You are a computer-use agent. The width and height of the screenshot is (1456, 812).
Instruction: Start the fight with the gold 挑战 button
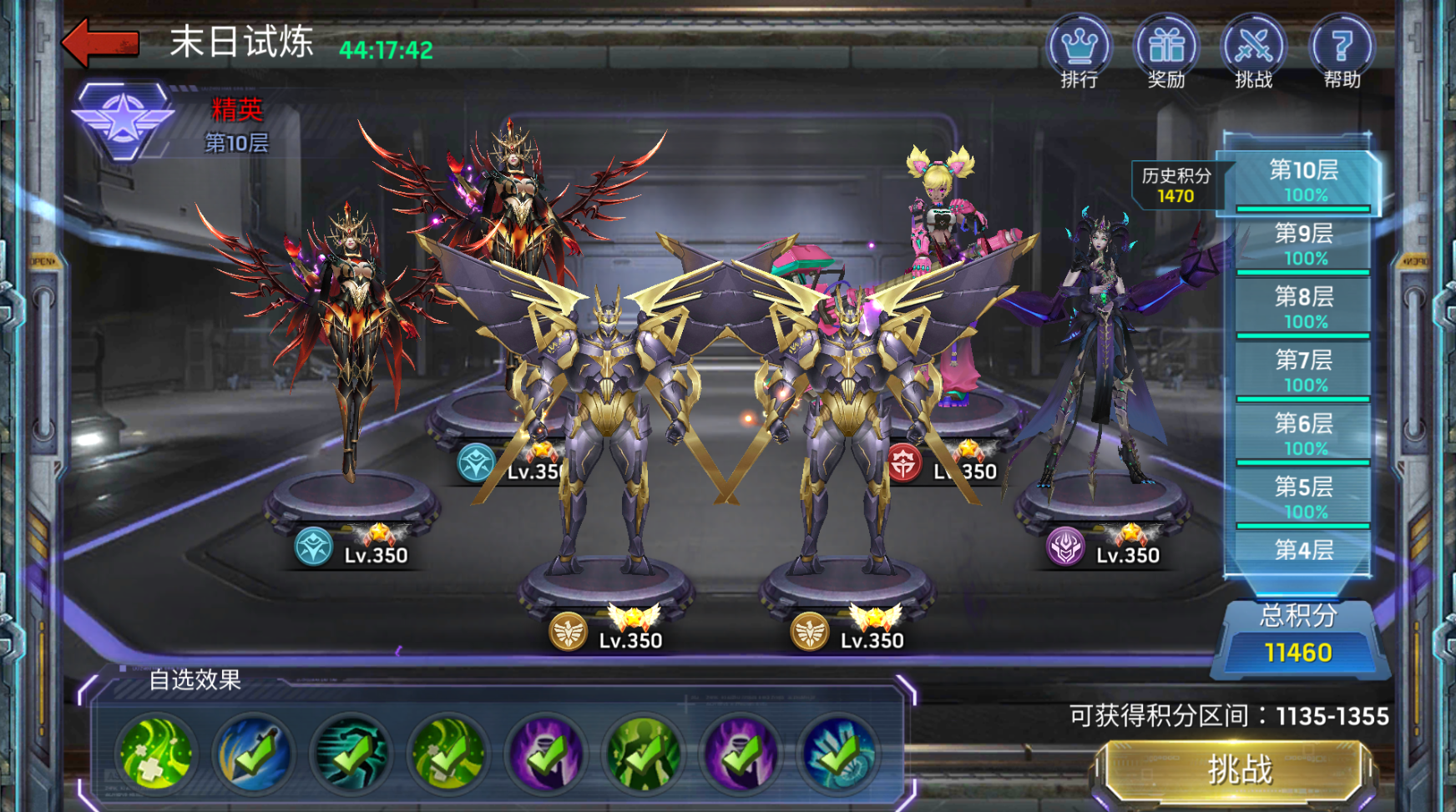(1240, 769)
